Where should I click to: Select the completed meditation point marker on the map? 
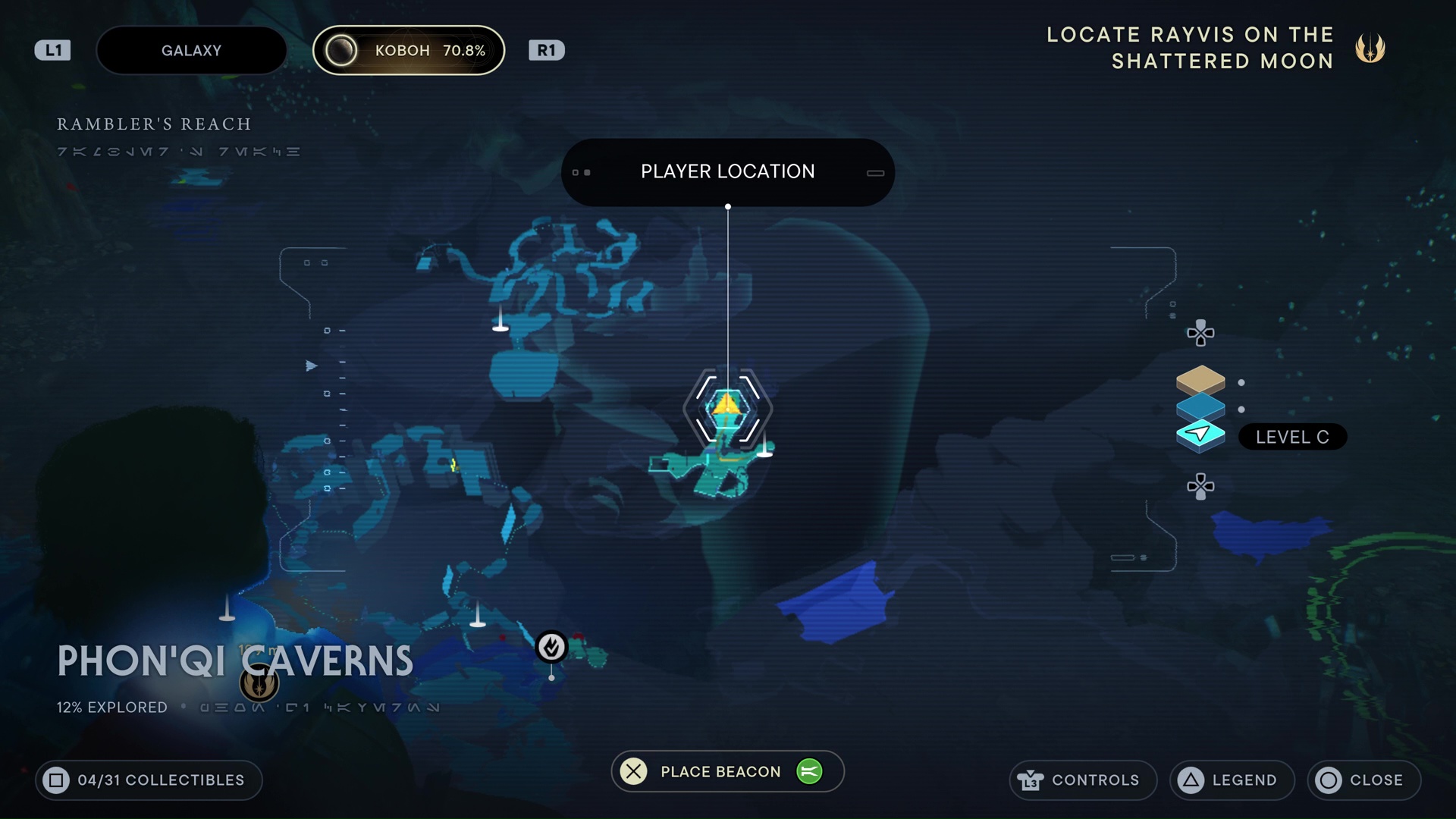(x=552, y=647)
